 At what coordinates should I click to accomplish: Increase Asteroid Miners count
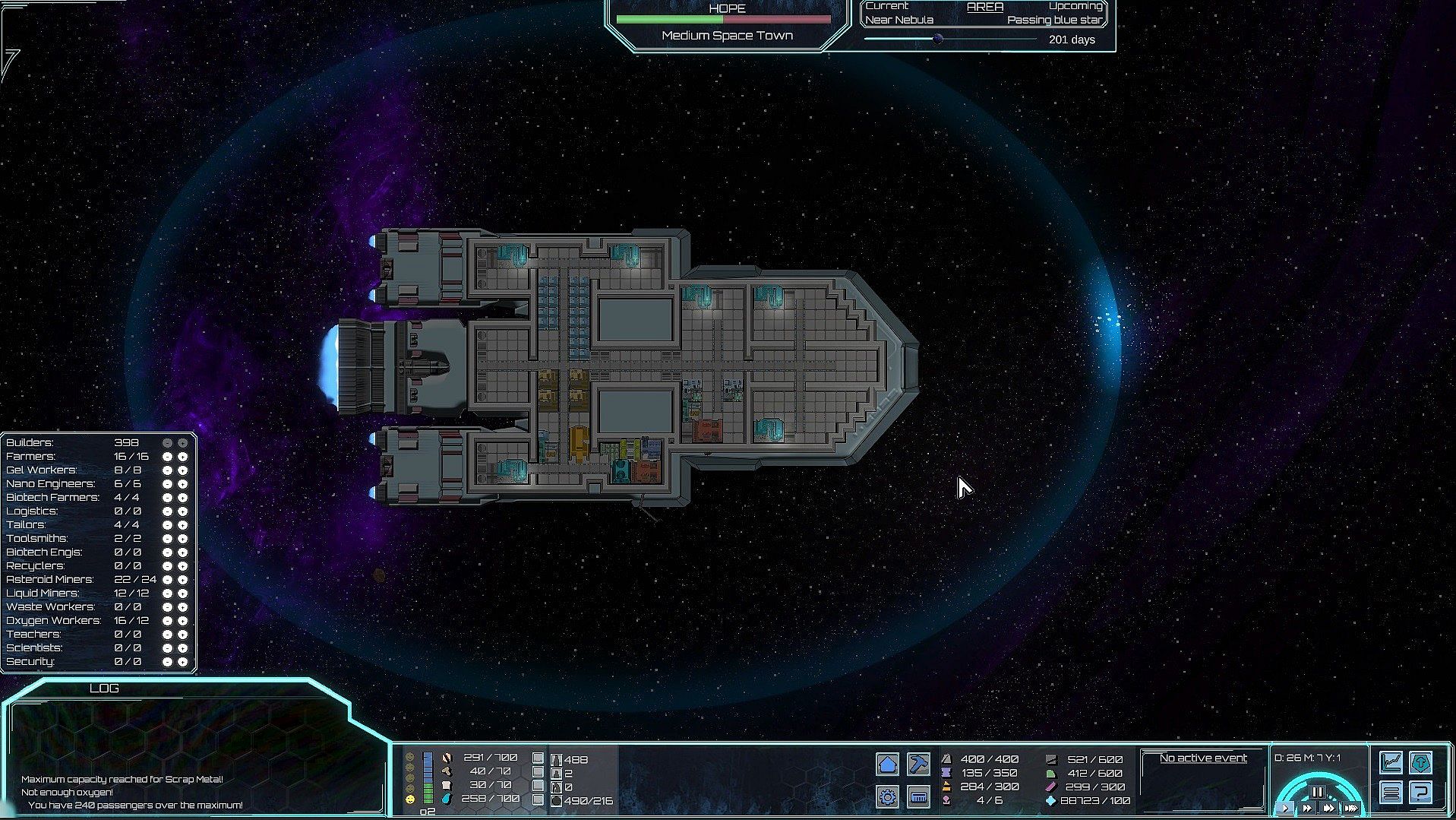[x=182, y=580]
